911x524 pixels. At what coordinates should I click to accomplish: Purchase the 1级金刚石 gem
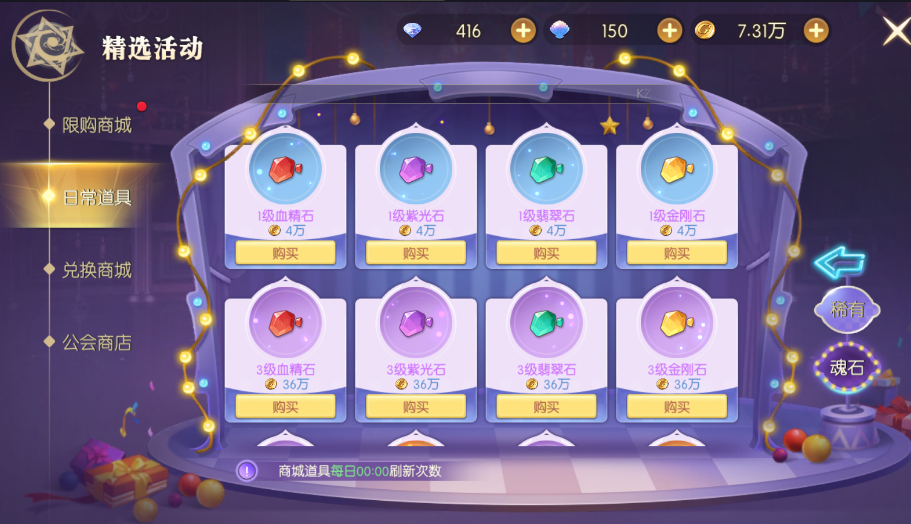coord(676,253)
